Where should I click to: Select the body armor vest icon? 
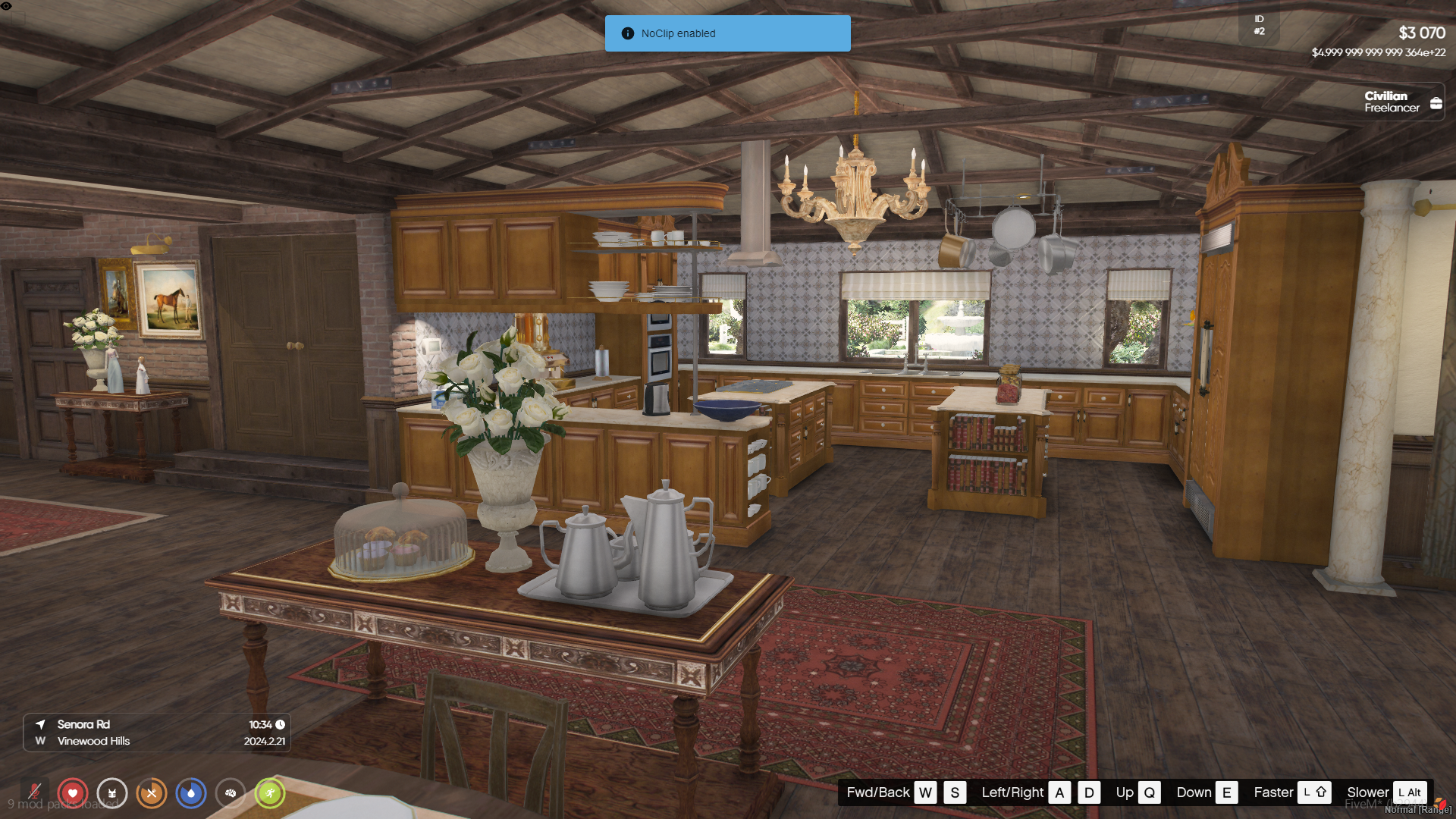[x=112, y=793]
